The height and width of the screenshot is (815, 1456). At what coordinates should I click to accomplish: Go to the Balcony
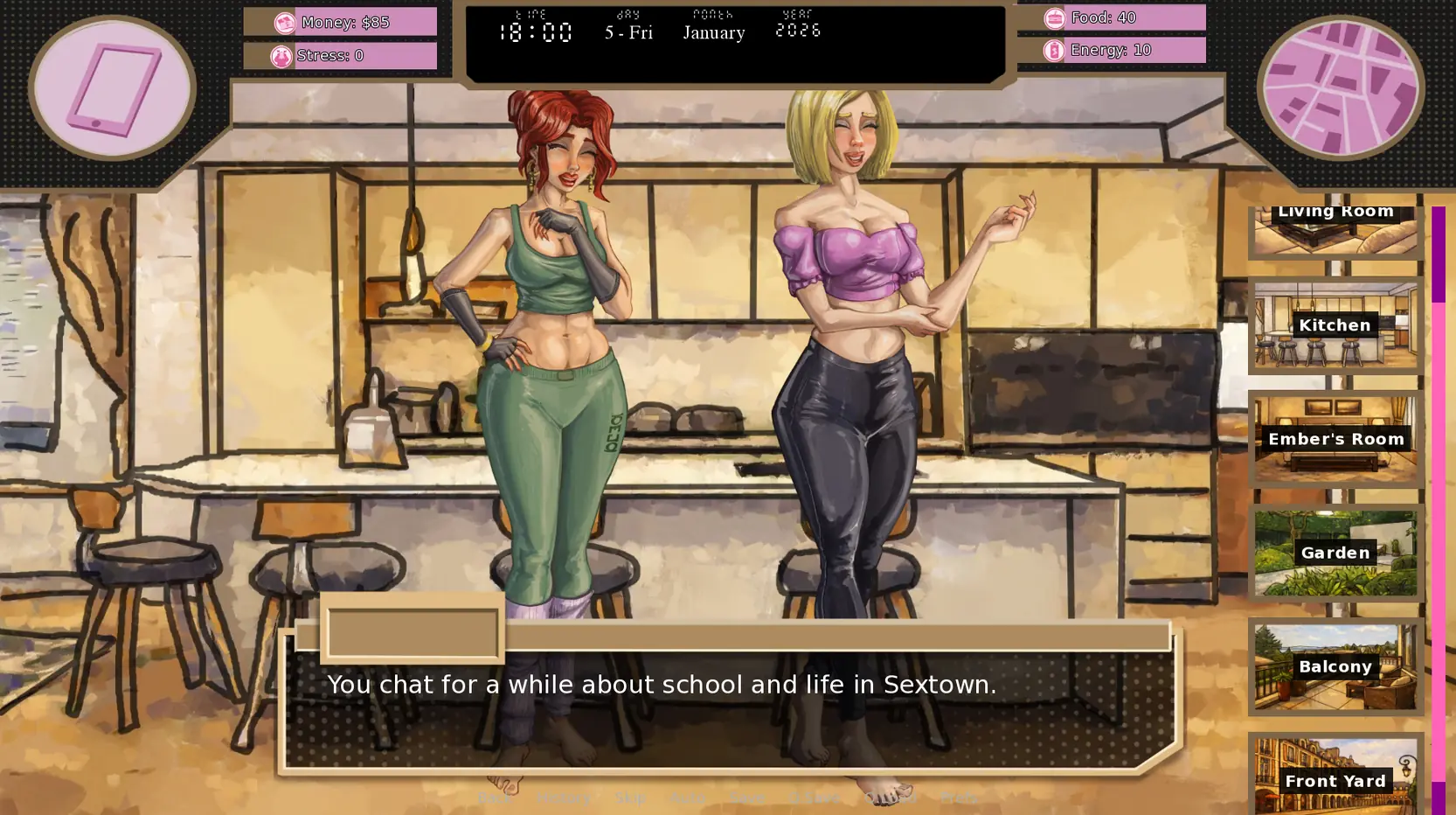pyautogui.click(x=1335, y=666)
